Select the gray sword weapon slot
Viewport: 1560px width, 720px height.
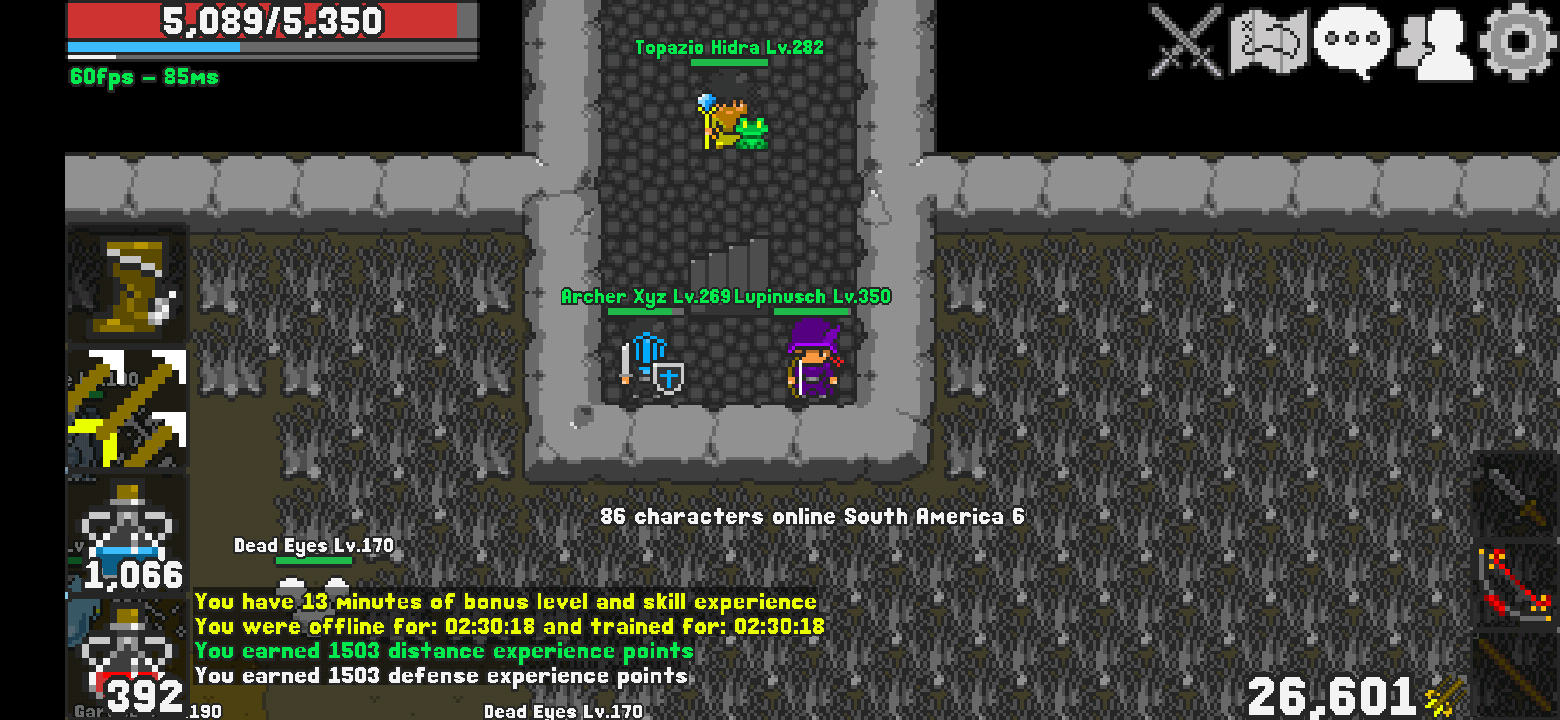(x=1518, y=495)
